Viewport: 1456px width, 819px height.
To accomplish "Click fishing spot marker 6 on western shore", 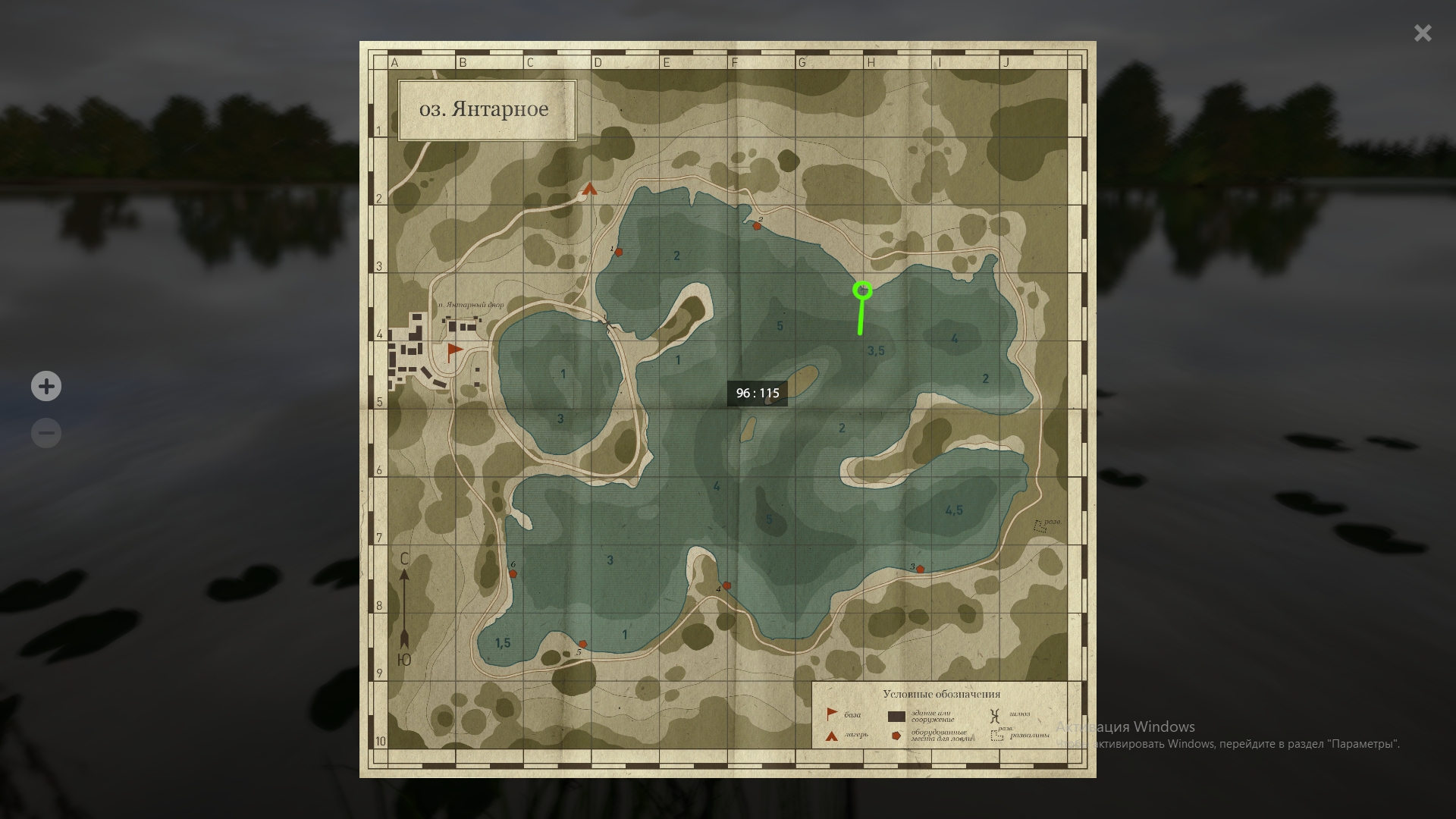I will pyautogui.click(x=513, y=573).
